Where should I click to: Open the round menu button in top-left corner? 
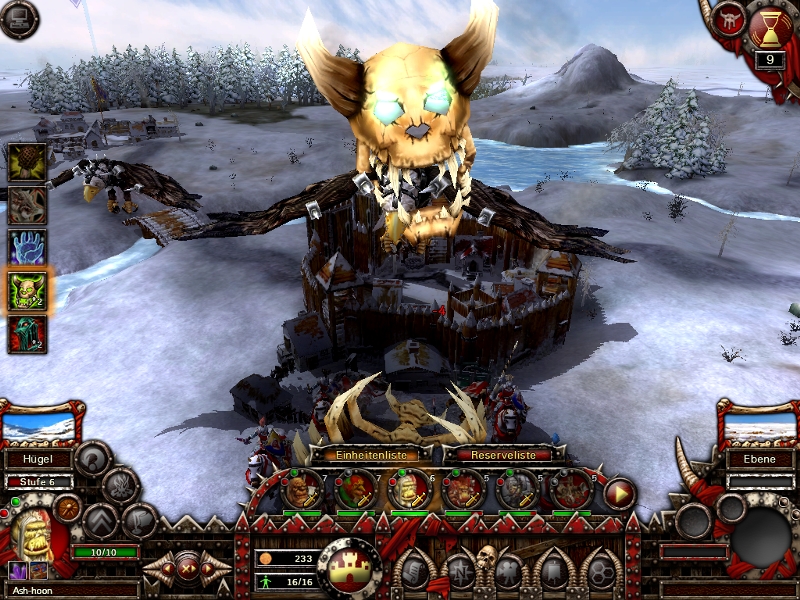(x=19, y=19)
